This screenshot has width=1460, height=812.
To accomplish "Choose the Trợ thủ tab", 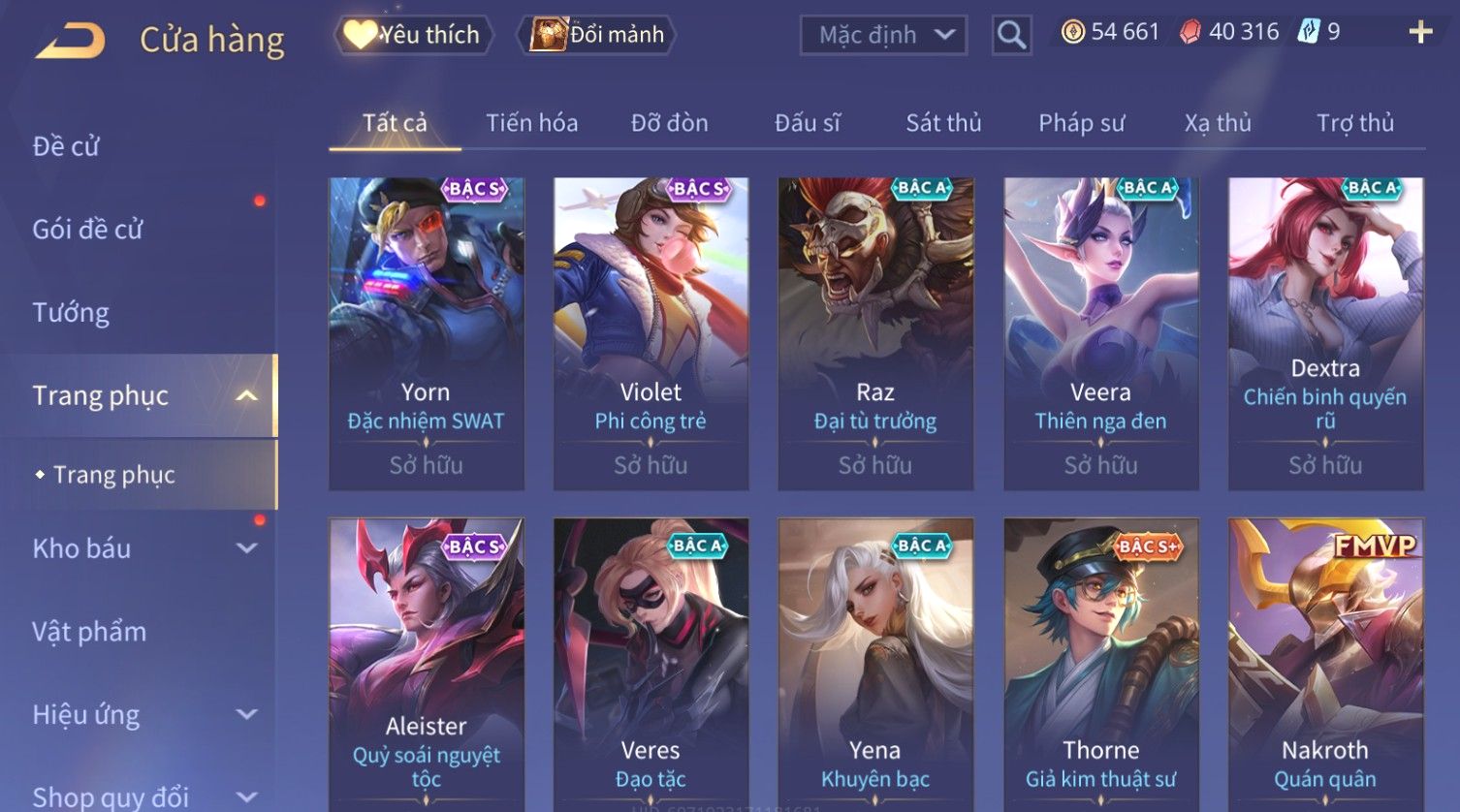I will click(x=1354, y=123).
